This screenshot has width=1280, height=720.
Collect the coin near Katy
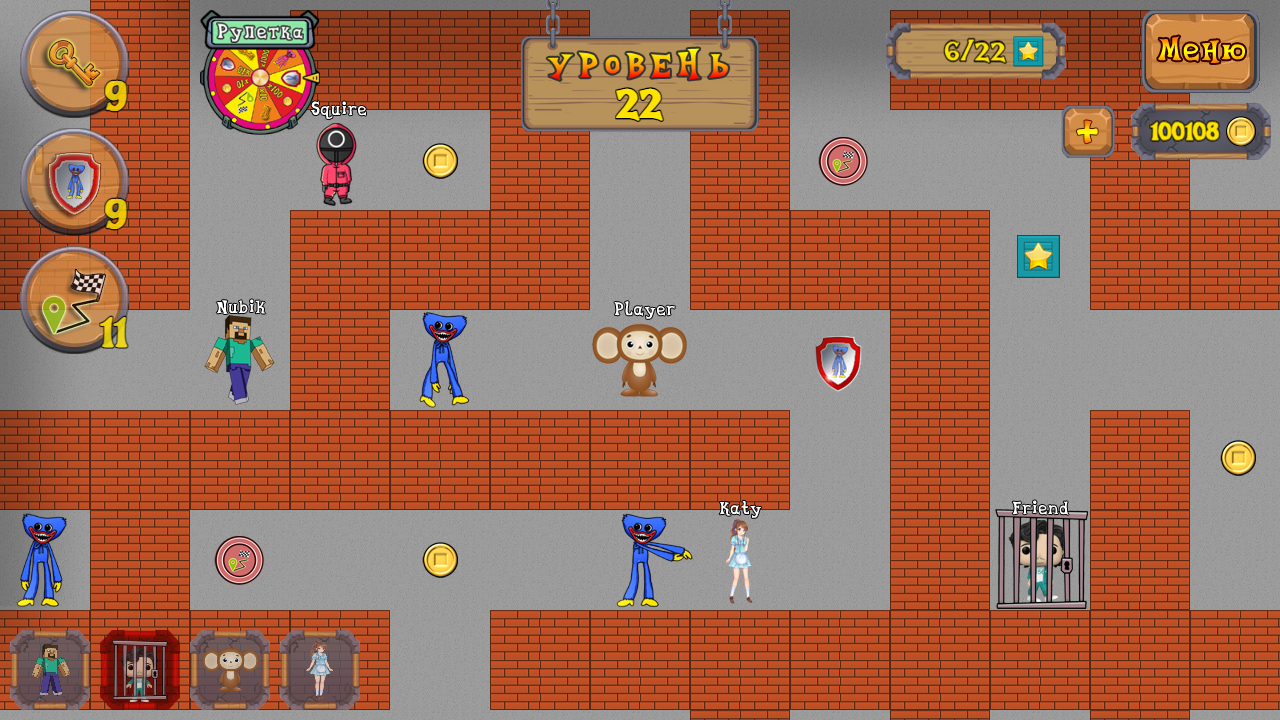[441, 559]
